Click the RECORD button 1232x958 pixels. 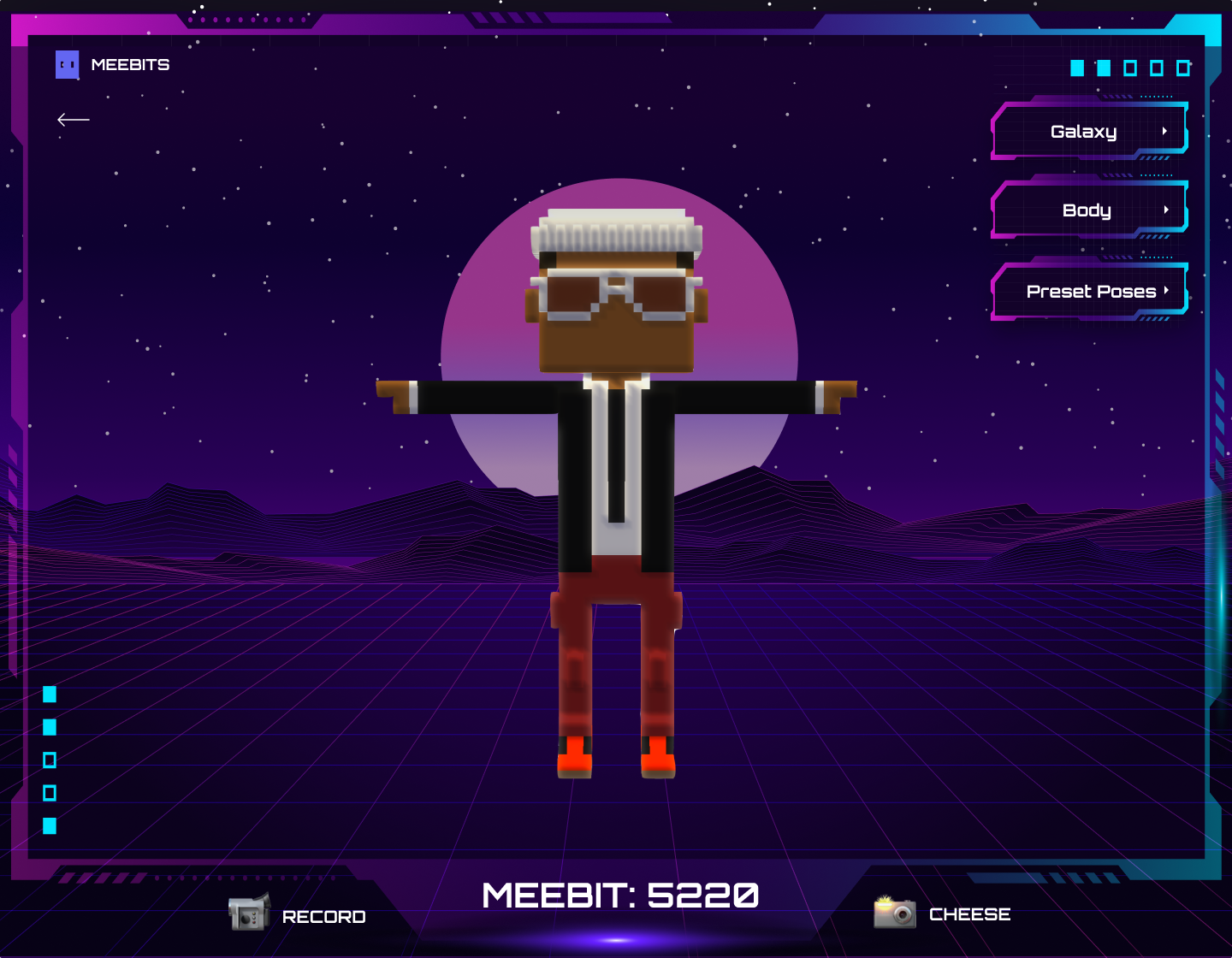pyautogui.click(x=323, y=917)
